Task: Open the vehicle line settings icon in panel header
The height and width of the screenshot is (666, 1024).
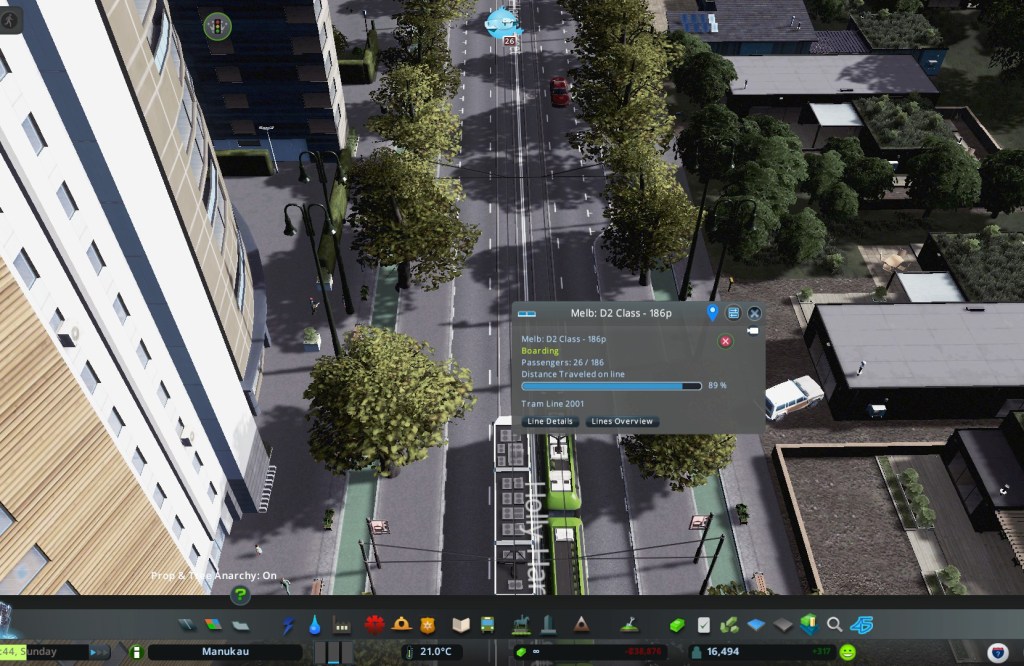Action: (734, 313)
